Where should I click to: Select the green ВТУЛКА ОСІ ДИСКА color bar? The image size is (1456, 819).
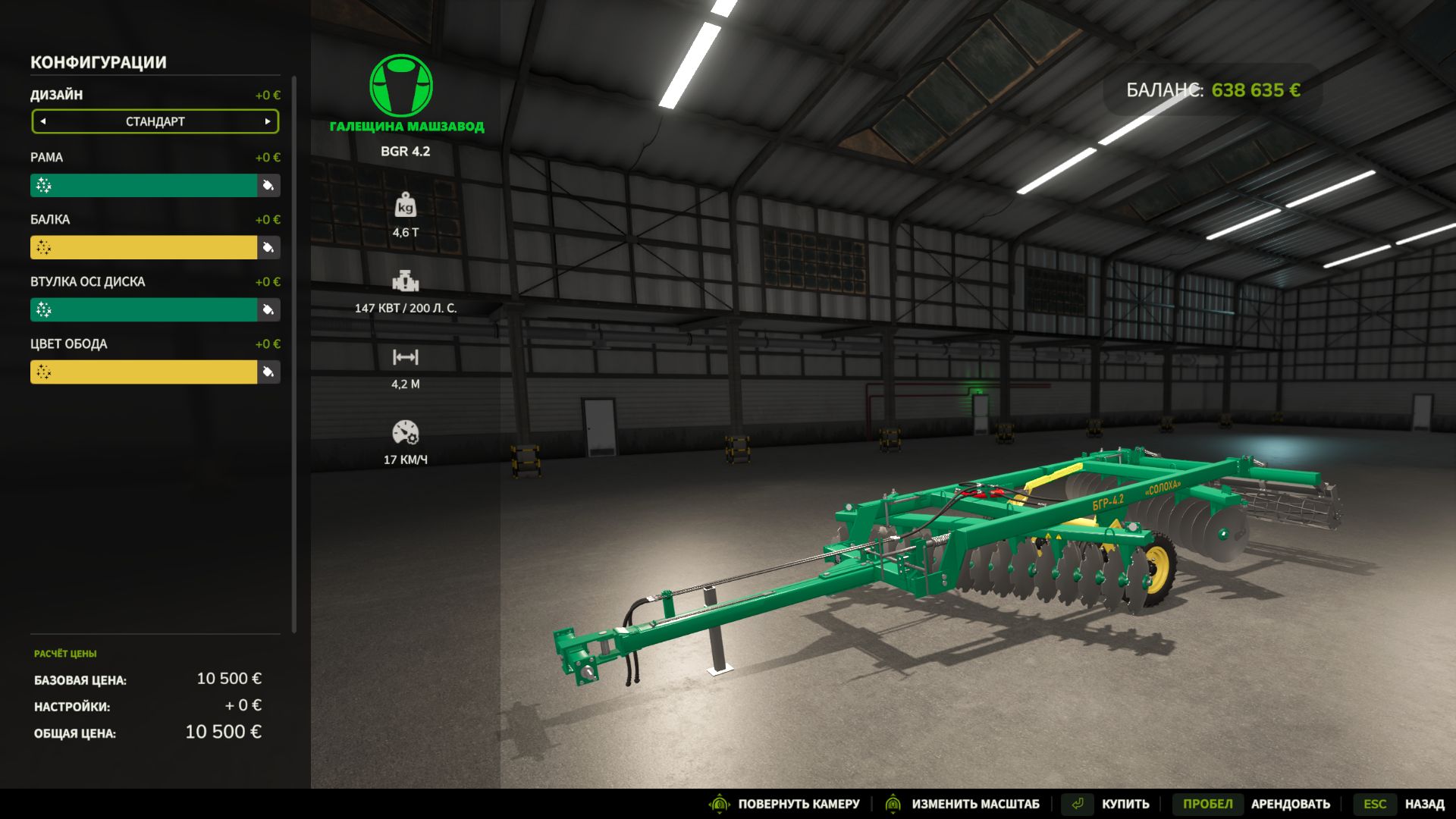144,310
